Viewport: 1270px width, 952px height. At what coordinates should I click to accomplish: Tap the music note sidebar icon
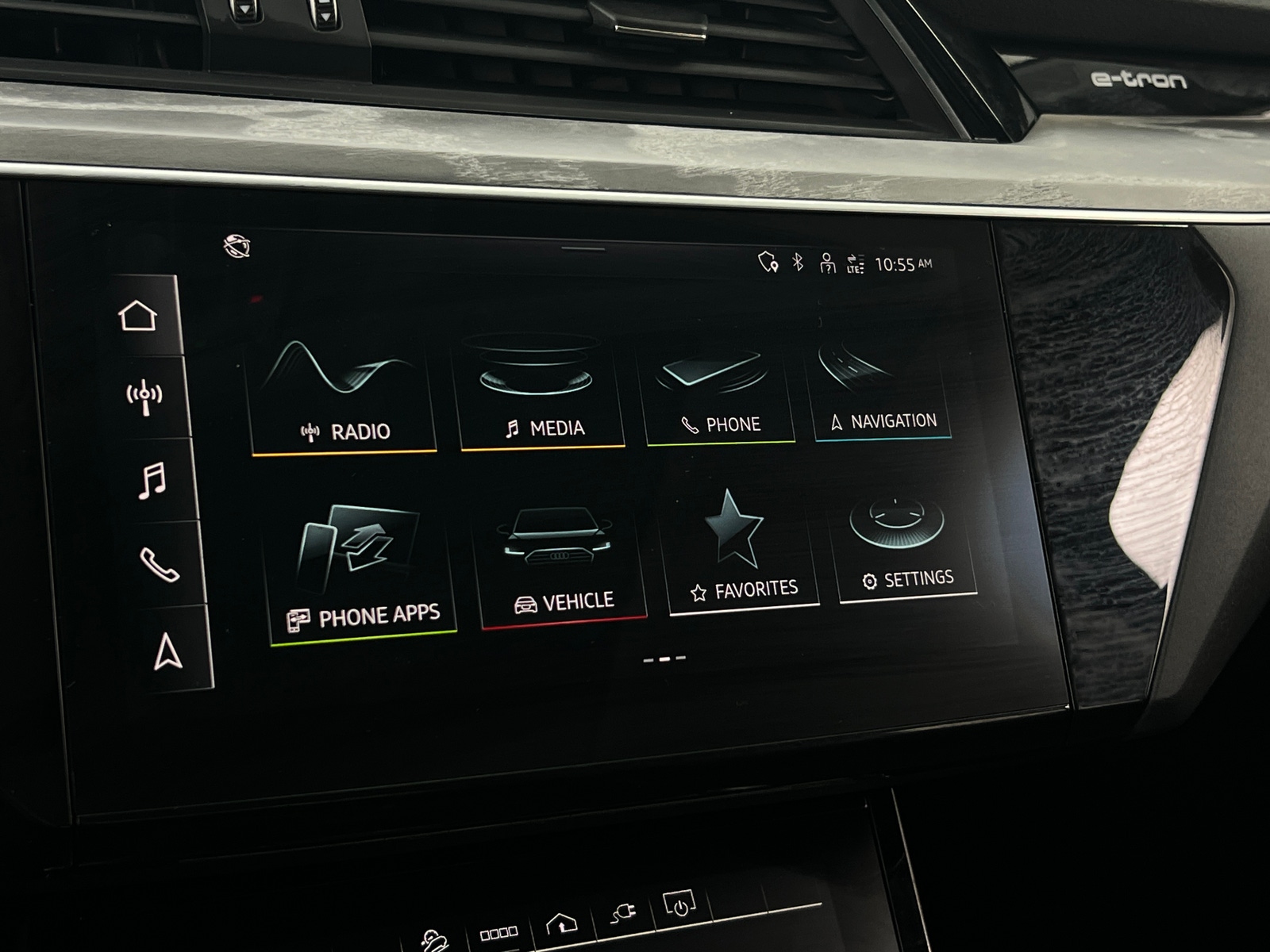(152, 482)
